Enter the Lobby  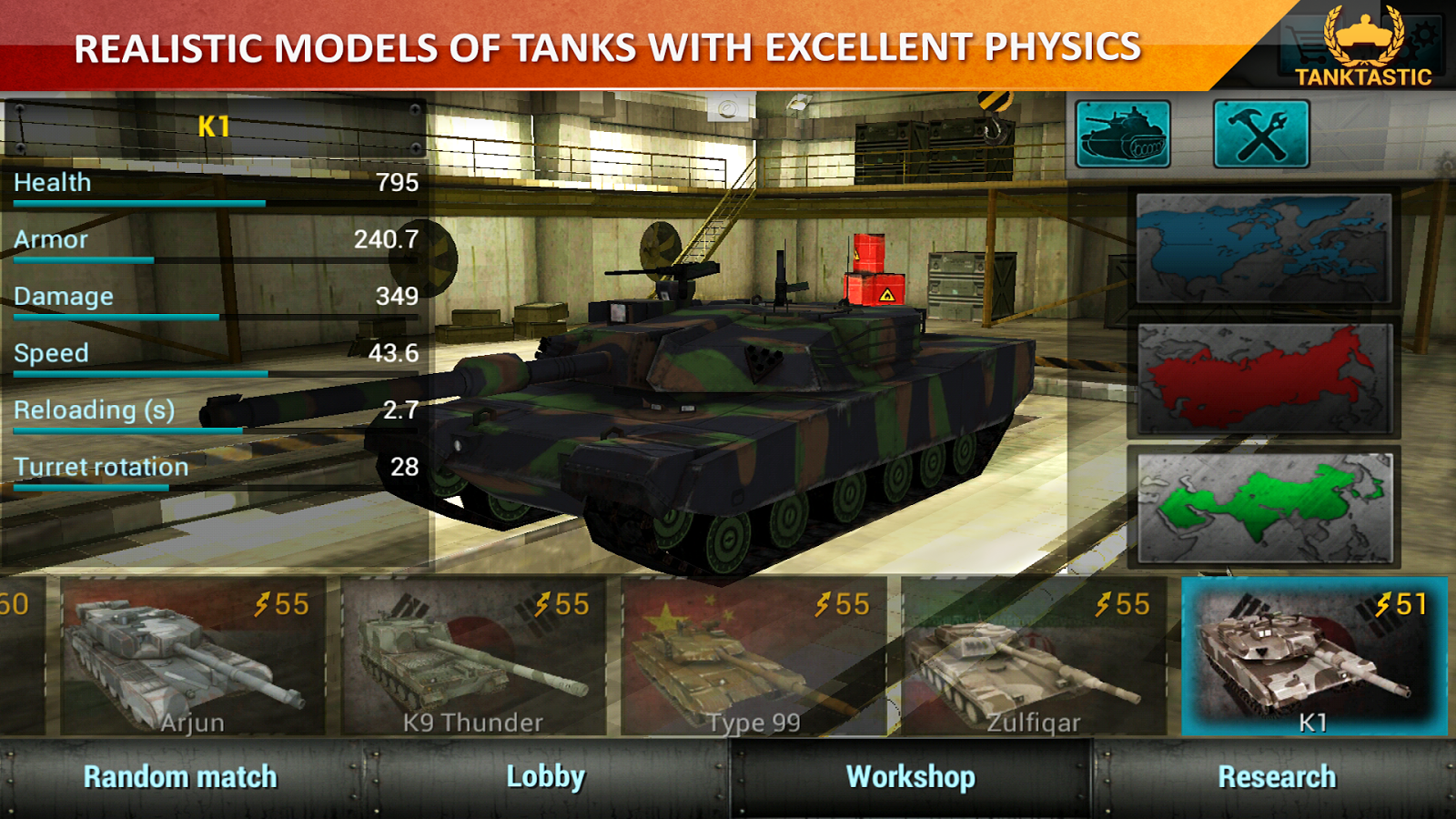[x=545, y=777]
